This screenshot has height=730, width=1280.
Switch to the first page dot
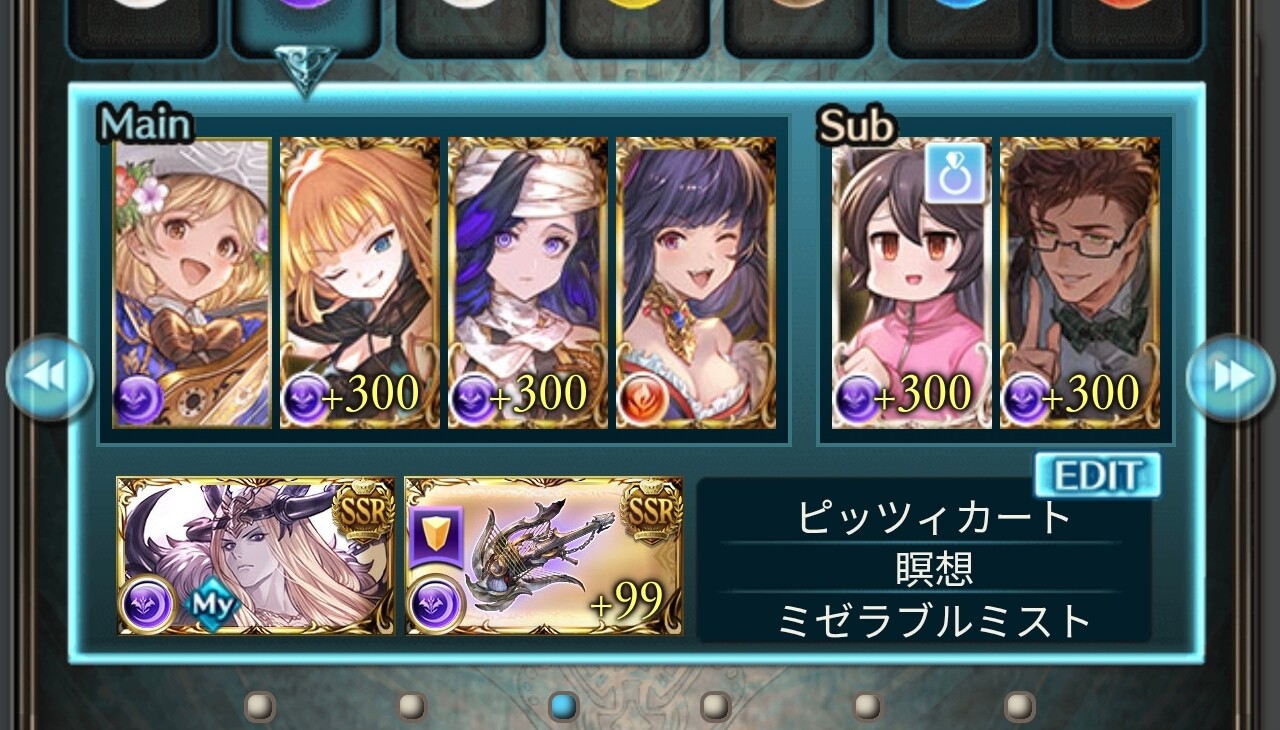click(x=260, y=707)
